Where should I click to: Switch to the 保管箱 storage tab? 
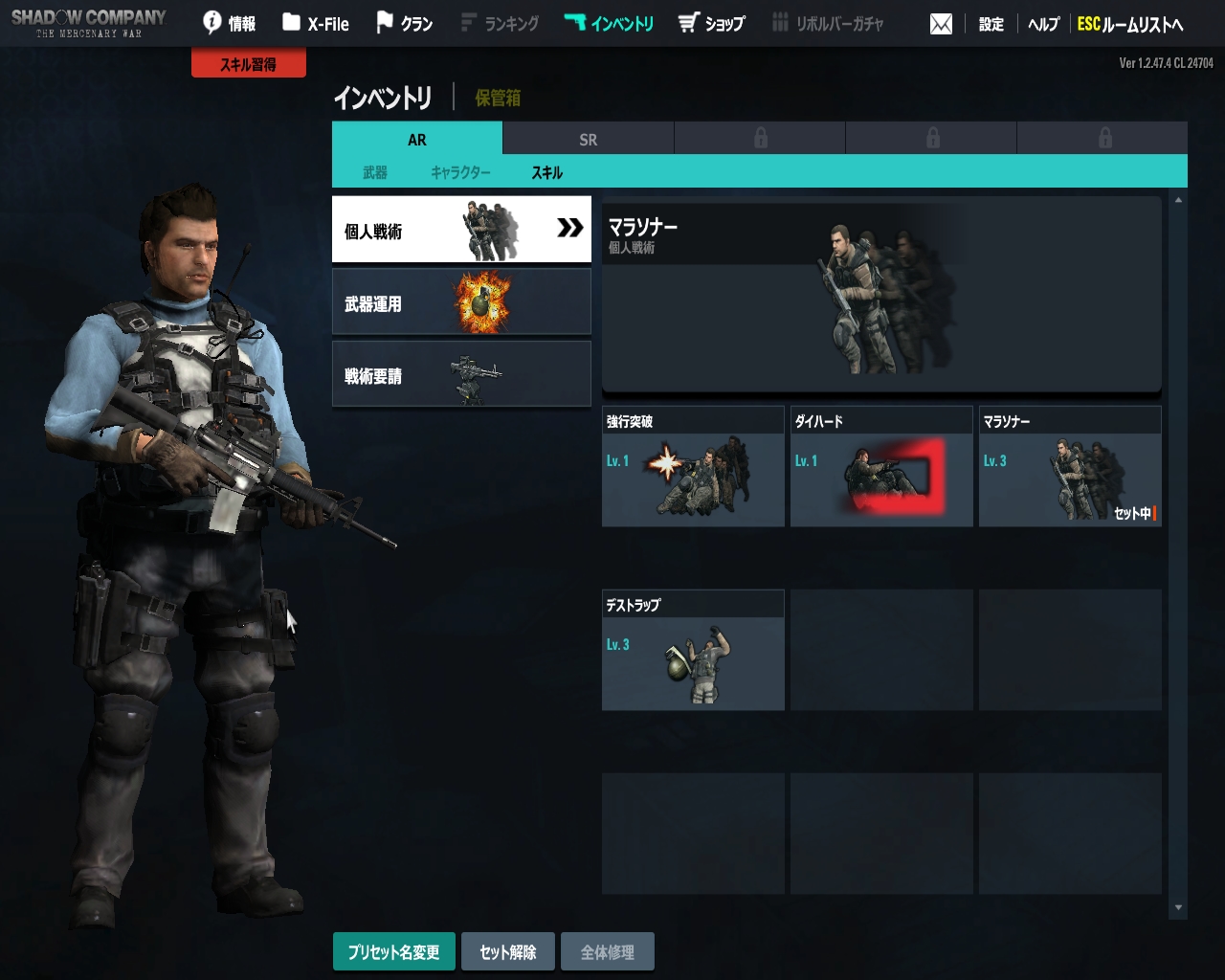click(x=498, y=98)
